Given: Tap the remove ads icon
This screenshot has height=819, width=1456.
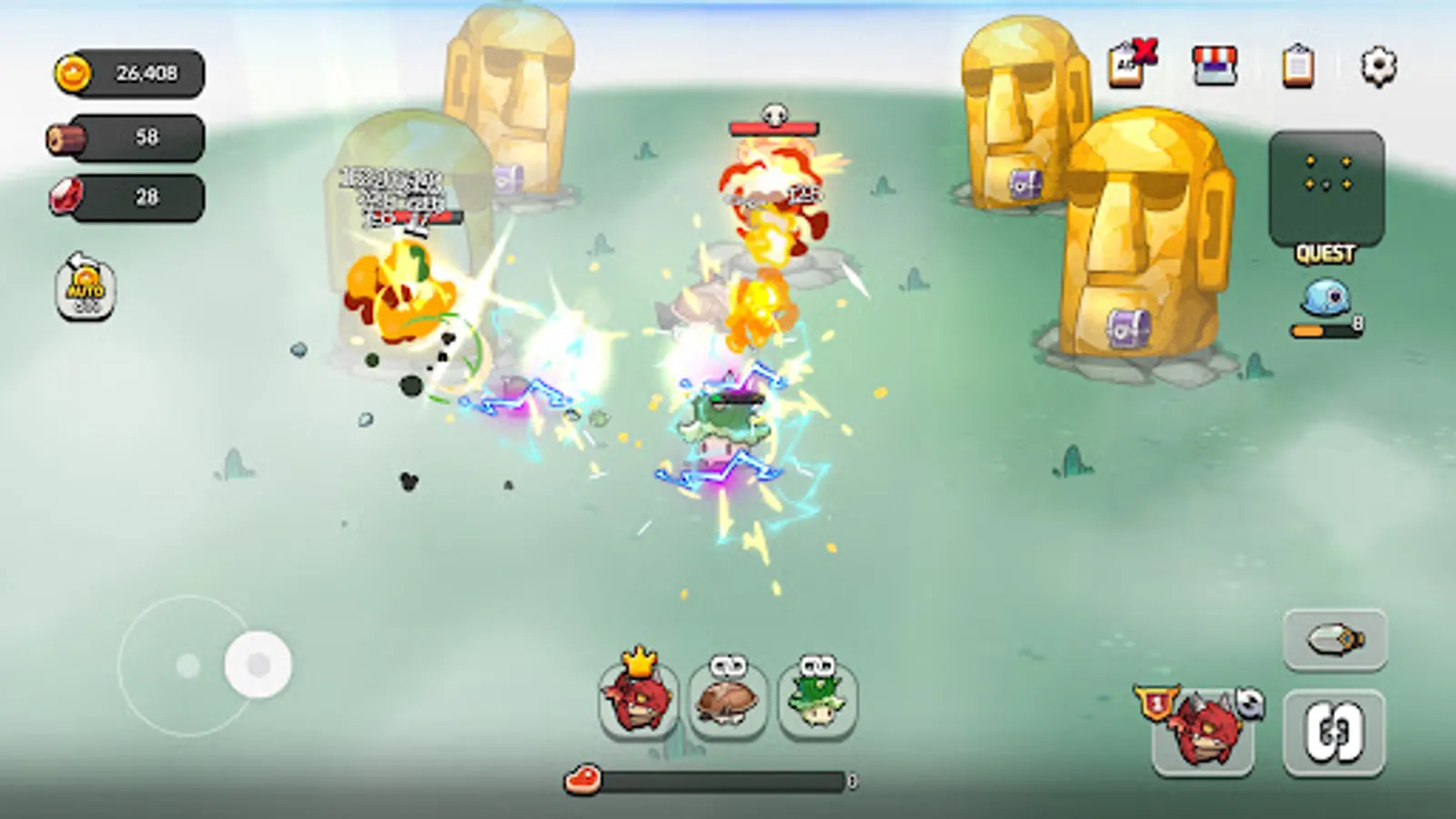Looking at the screenshot, I should pyautogui.click(x=1130, y=64).
